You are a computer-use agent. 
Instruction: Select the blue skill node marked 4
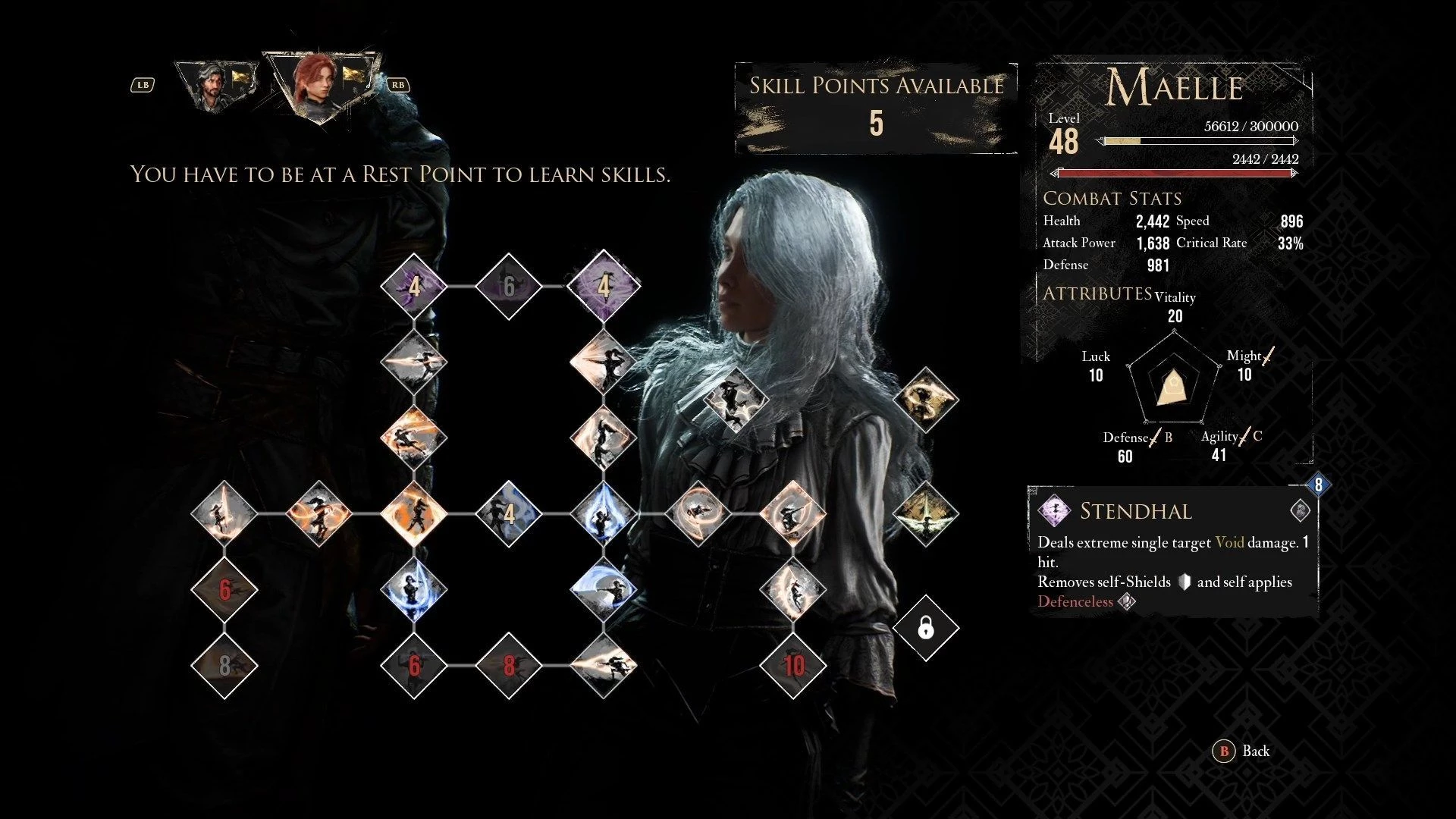tap(509, 514)
